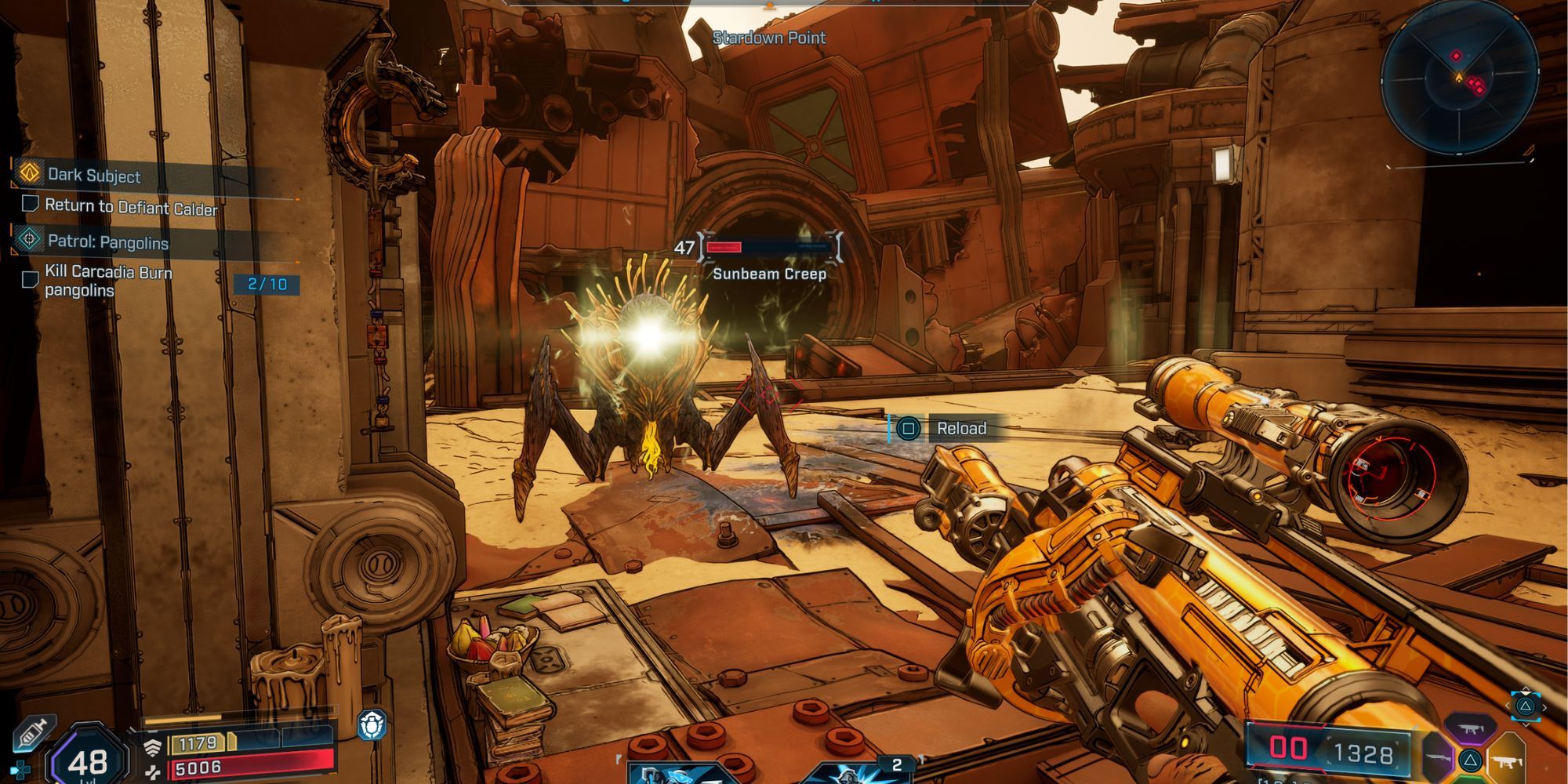
Task: Open the circular minimap radar
Action: tap(1459, 78)
